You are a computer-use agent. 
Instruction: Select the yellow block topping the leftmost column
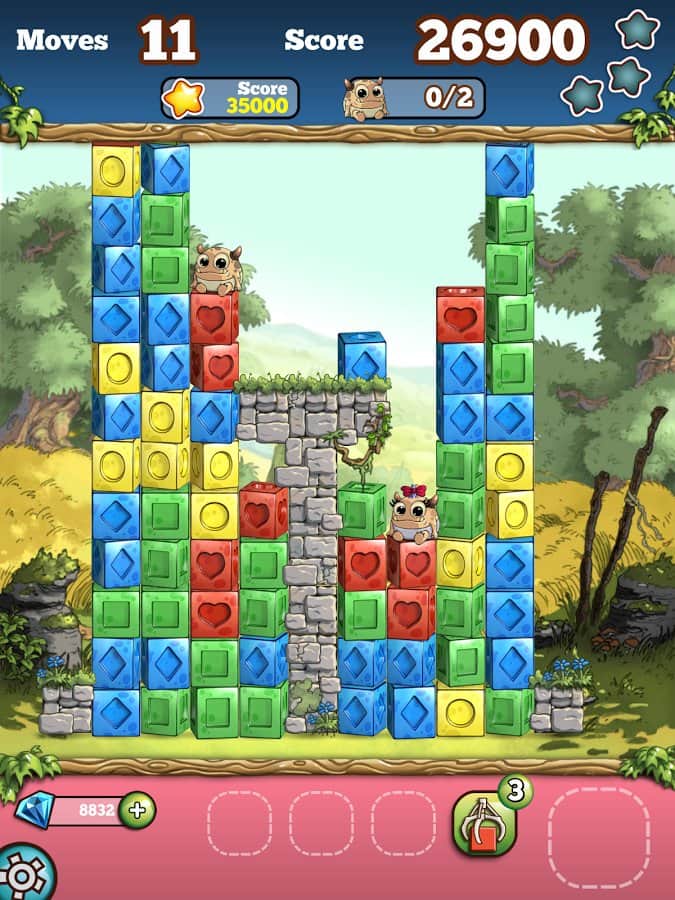(x=116, y=170)
